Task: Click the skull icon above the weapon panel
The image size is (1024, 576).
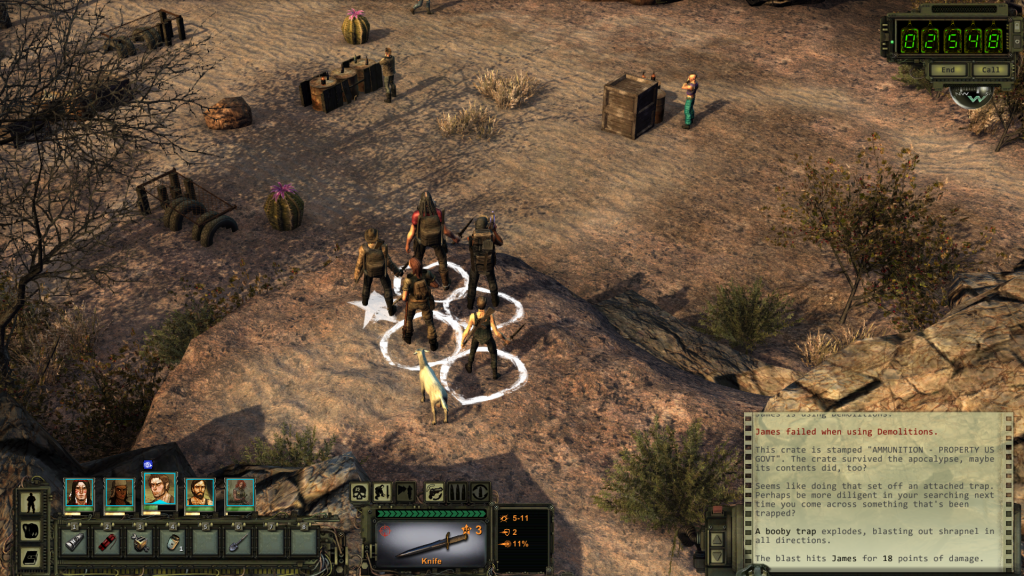Action: (x=359, y=492)
